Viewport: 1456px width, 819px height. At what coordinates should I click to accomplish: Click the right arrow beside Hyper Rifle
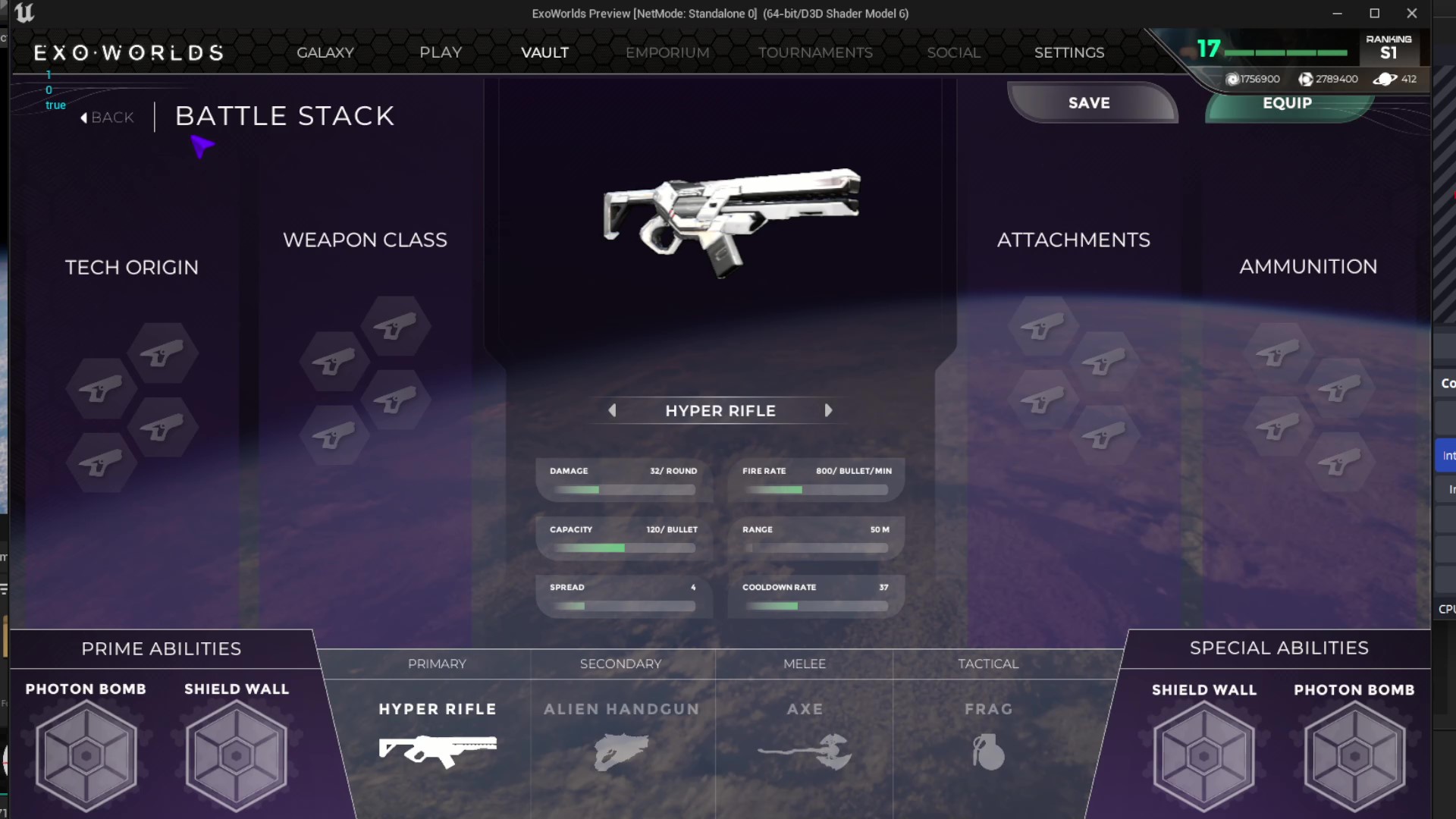point(828,410)
